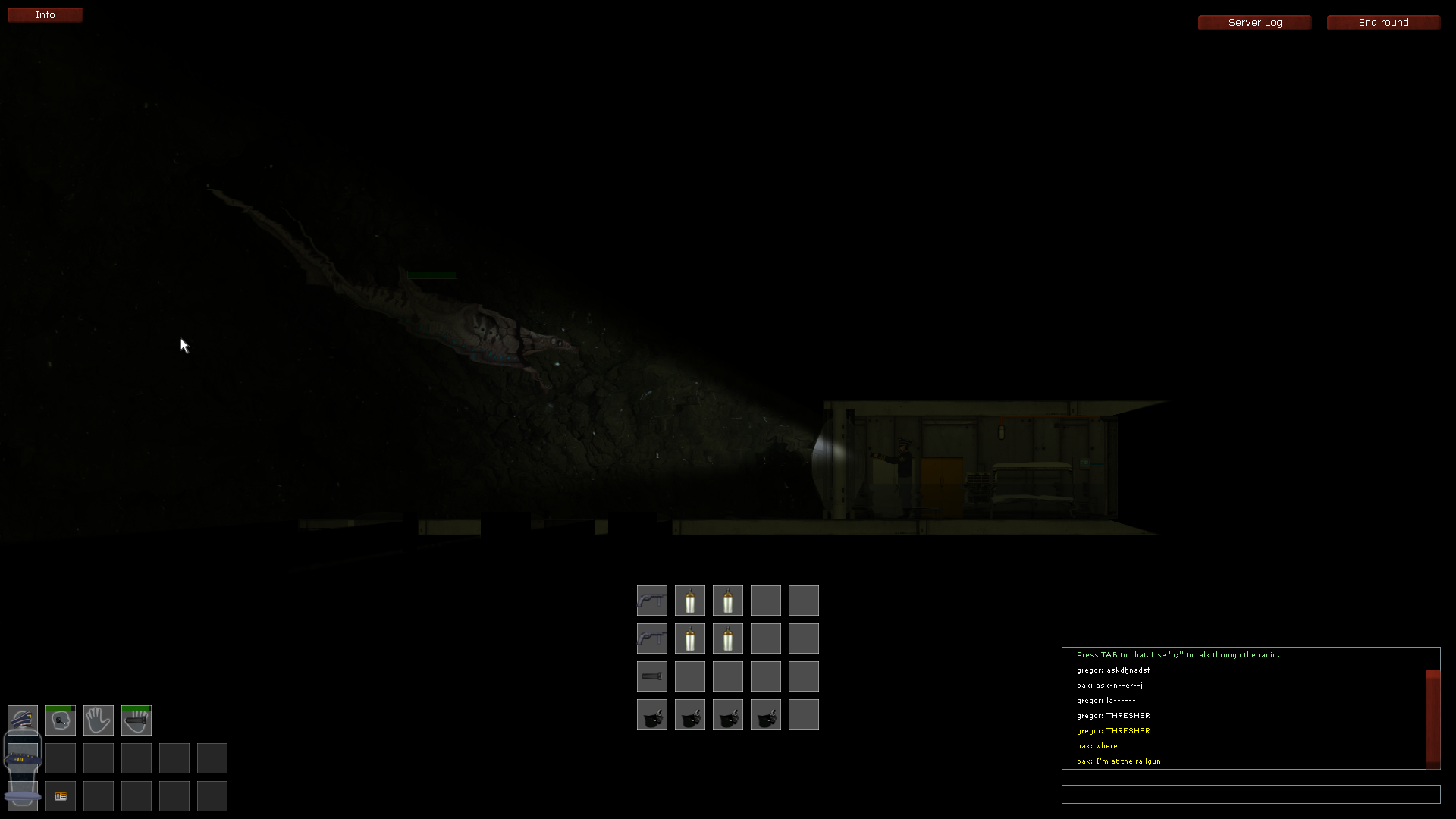Screen dimensions: 1456x819
Task: Select the ID card in the inventory
Action: tap(60, 796)
